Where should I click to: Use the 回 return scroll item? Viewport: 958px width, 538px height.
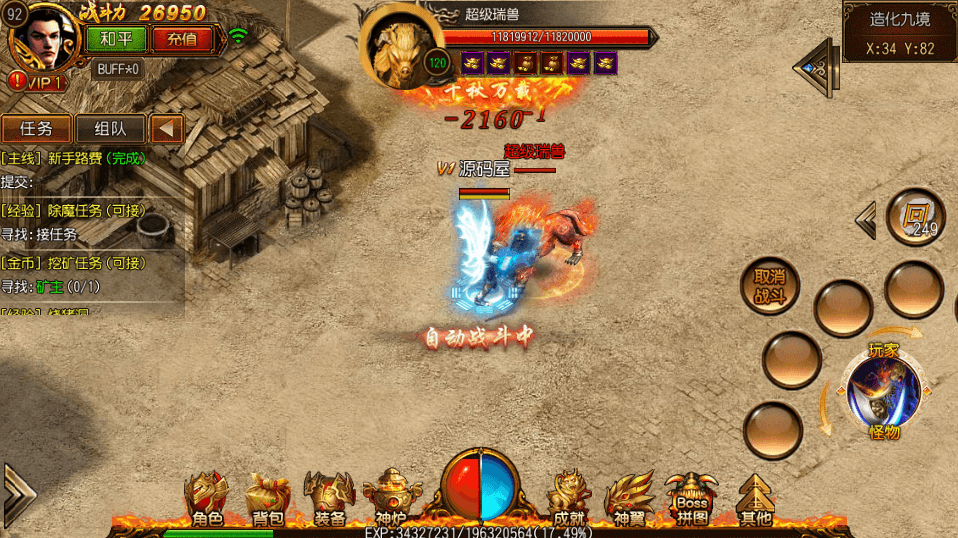click(x=915, y=216)
